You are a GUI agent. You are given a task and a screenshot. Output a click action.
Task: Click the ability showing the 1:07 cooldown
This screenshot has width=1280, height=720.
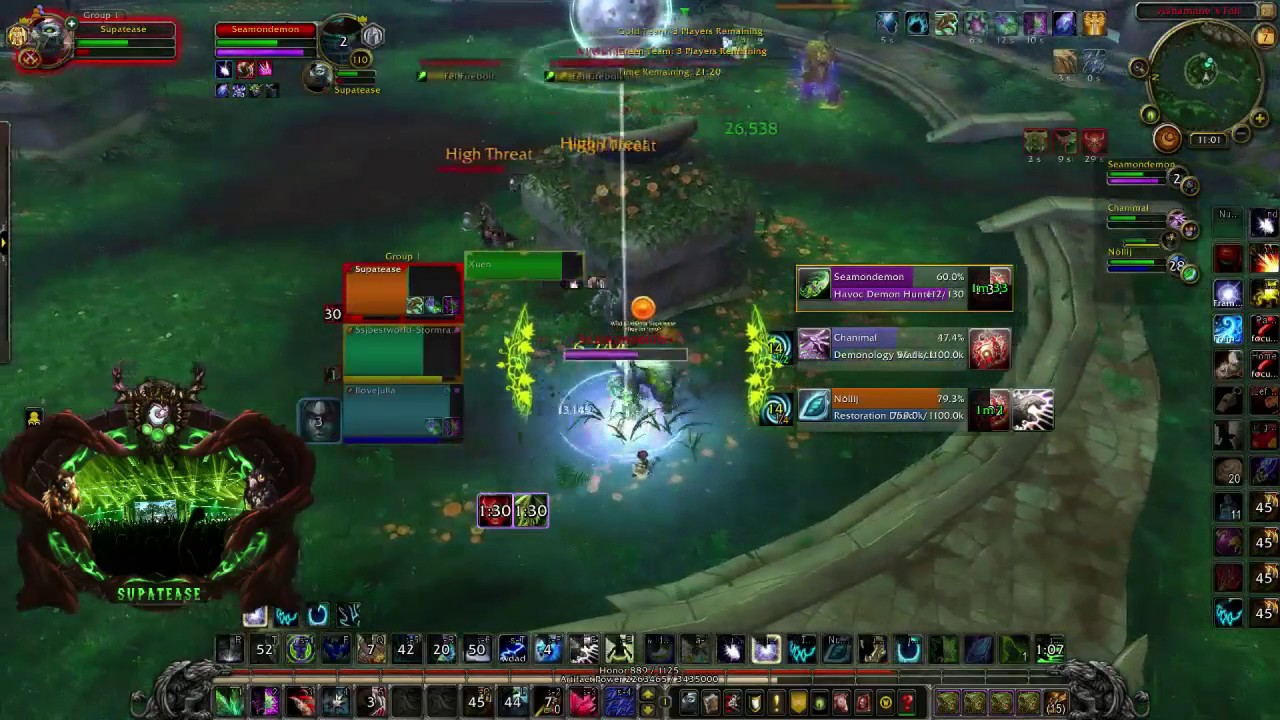[x=1049, y=650]
